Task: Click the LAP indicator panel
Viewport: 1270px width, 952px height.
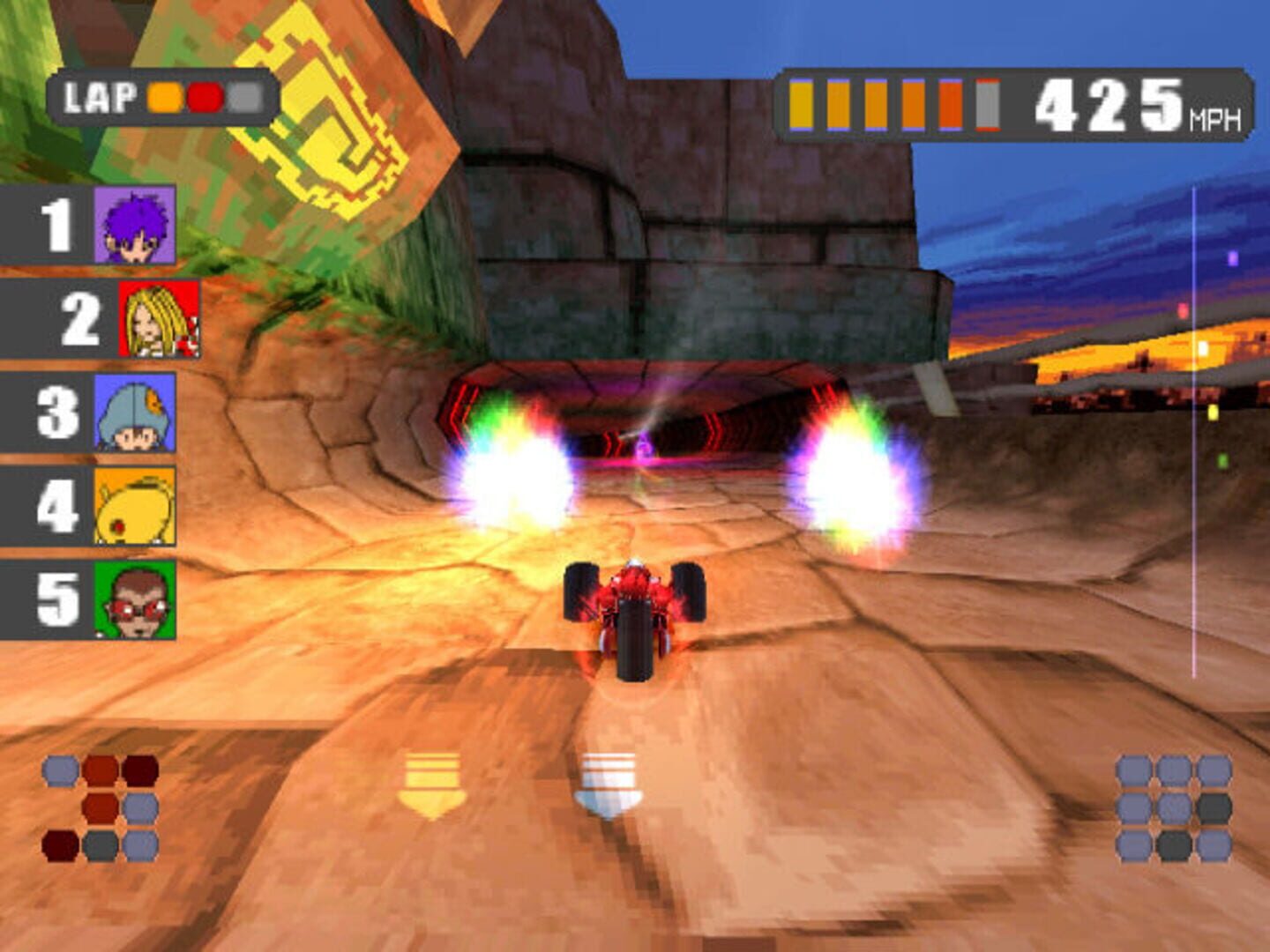Action: coord(163,97)
